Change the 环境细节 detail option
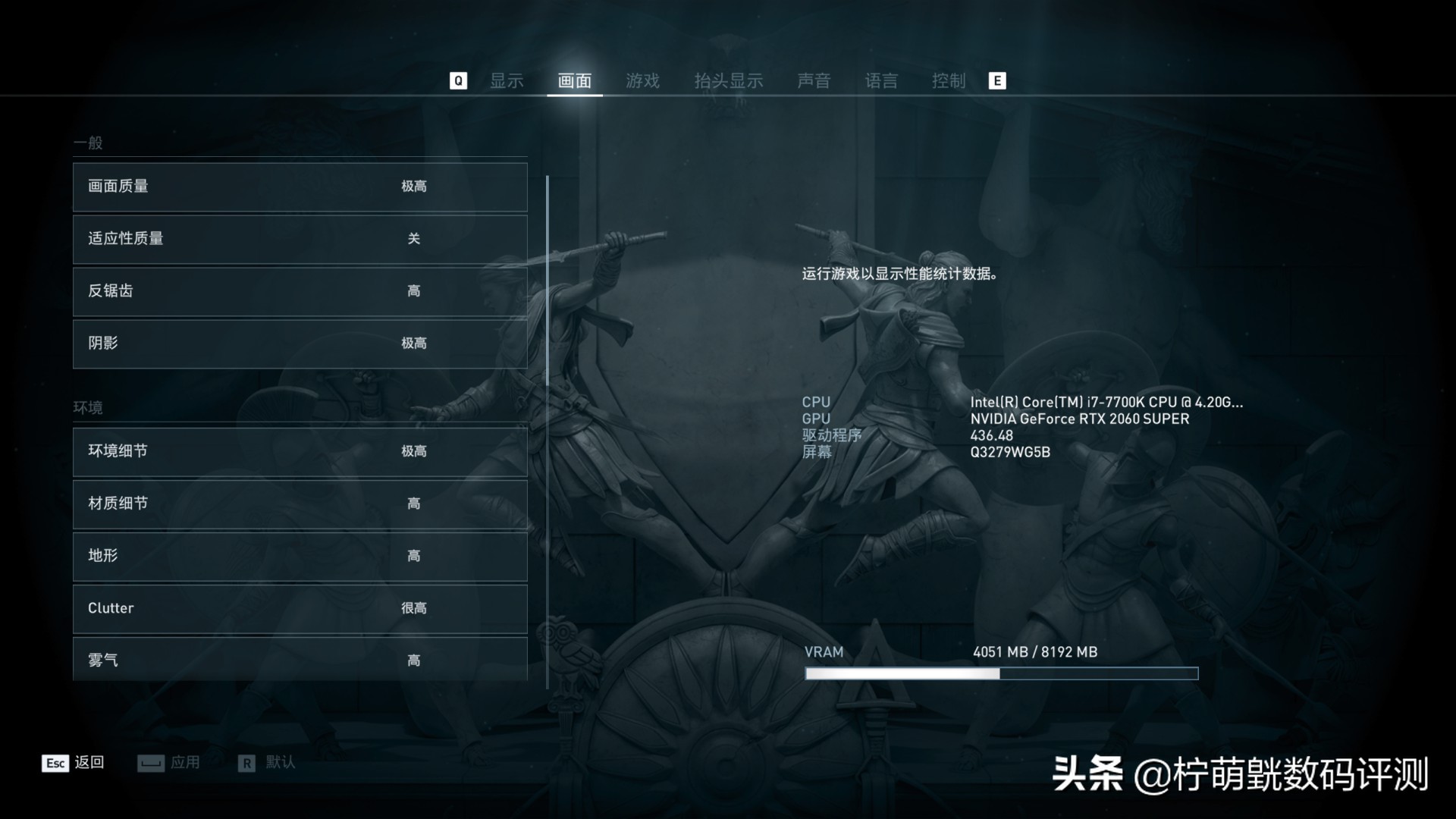Screen dimensions: 1456x819 [300, 451]
